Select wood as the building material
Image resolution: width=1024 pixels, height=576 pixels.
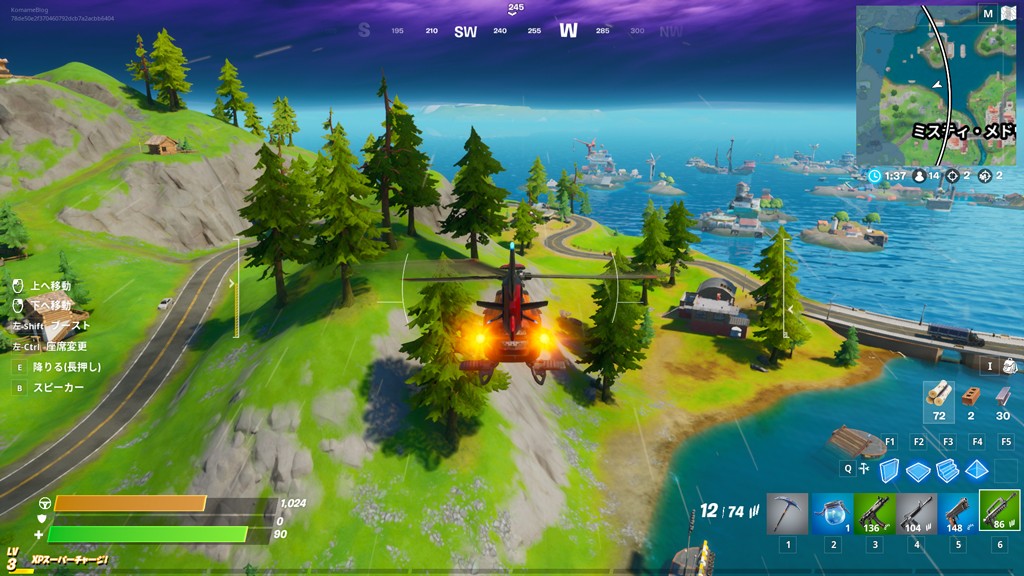point(938,395)
